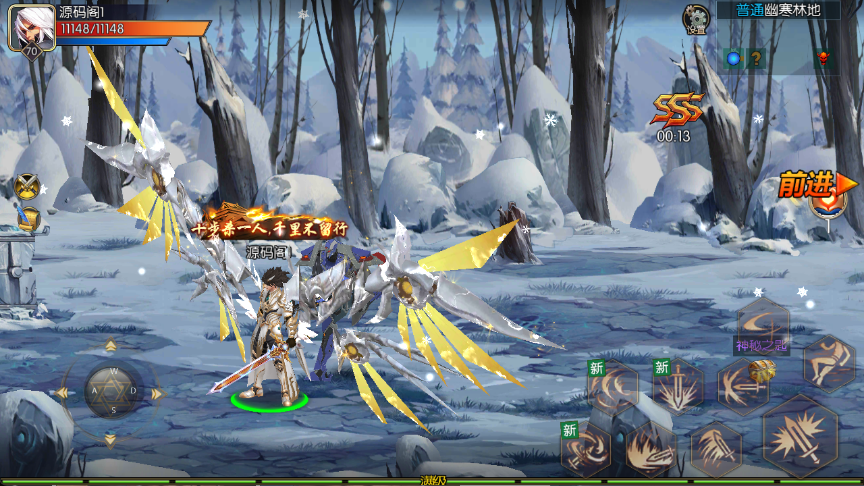Use the large basic sword attack
This screenshot has width=864, height=486.
tap(800, 436)
